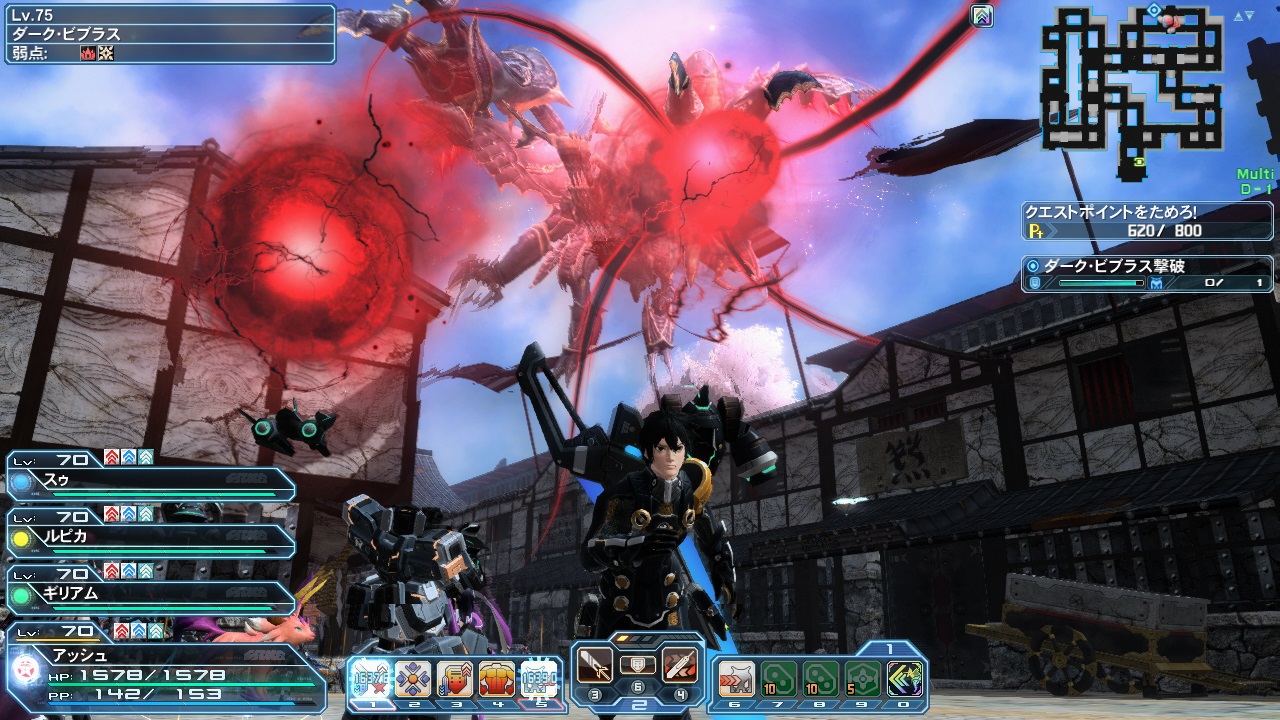This screenshot has width=1280, height=720.
Task: Activate the glowing sword skill in slot 1
Action: click(x=370, y=679)
